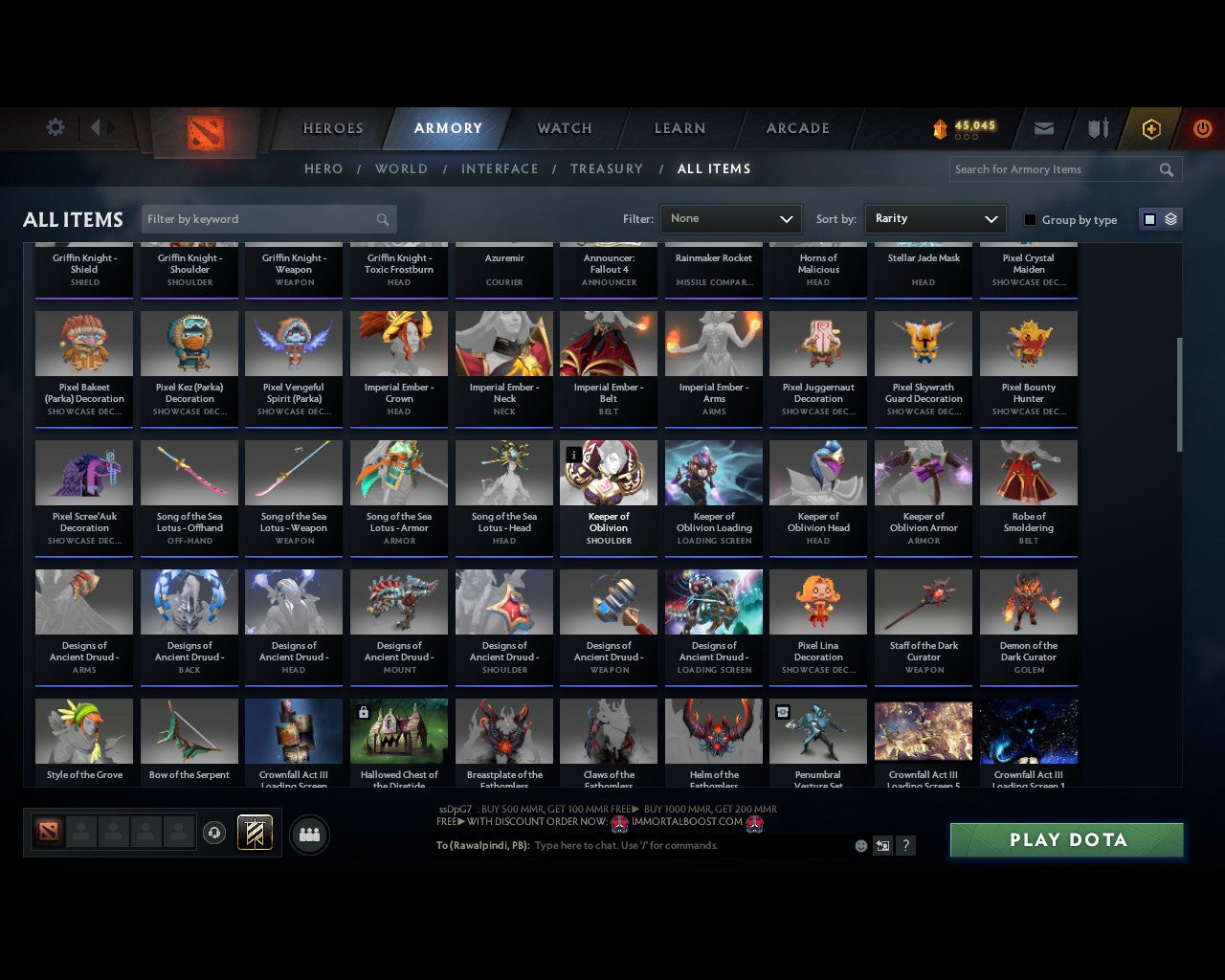This screenshot has width=1225, height=980.
Task: Click the settings gear icon
Action: (55, 126)
